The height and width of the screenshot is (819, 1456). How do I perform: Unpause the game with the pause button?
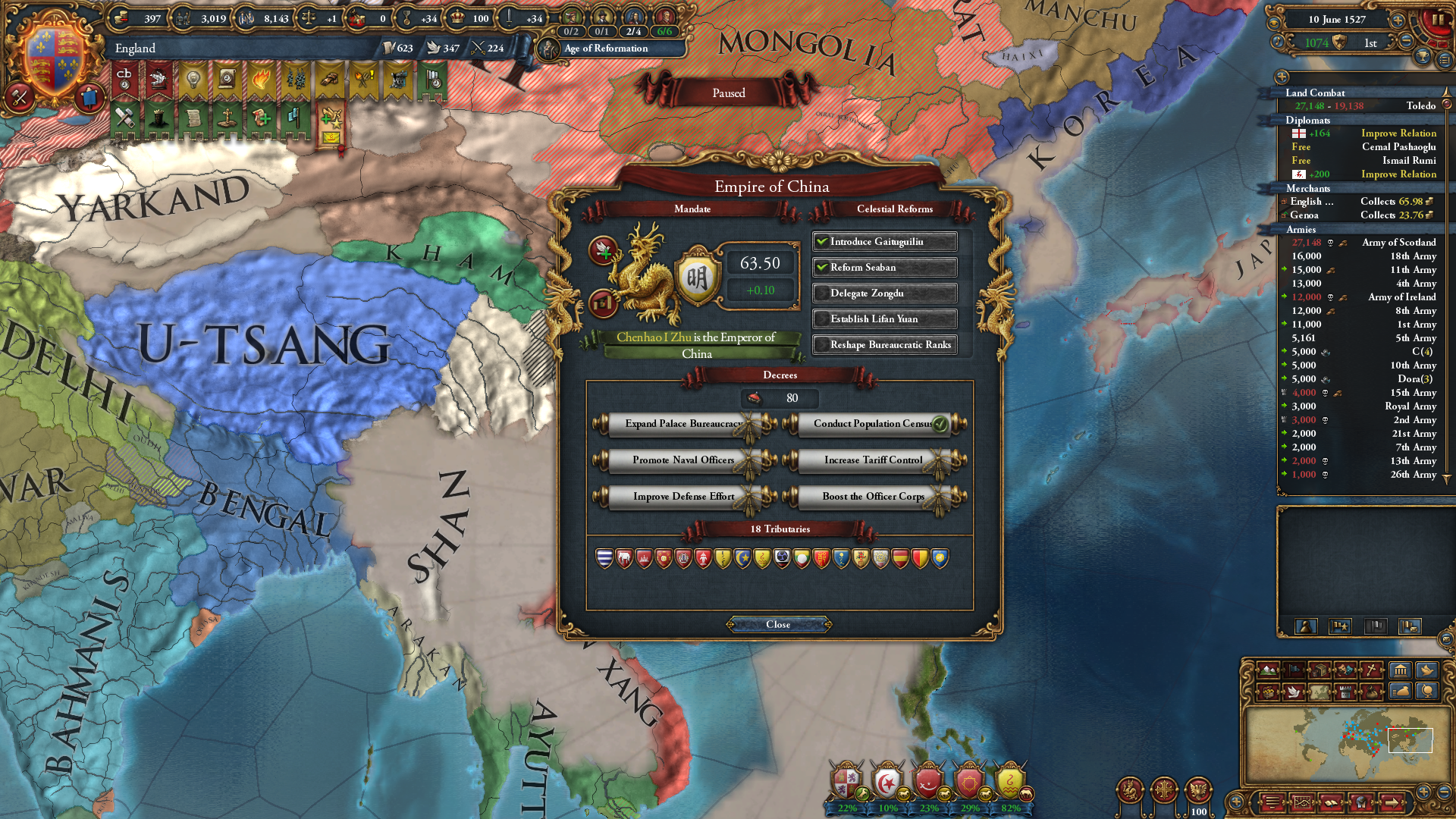pyautogui.click(x=1439, y=20)
